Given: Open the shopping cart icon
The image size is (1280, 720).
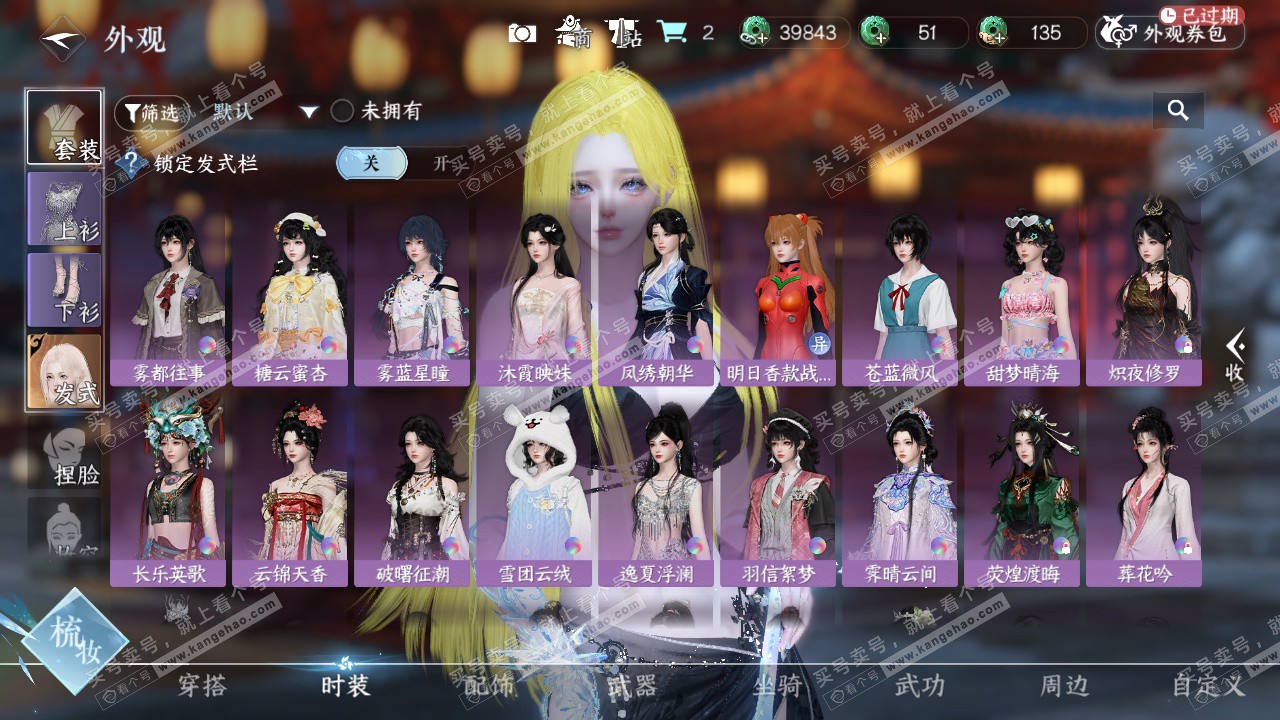Looking at the screenshot, I should [672, 33].
